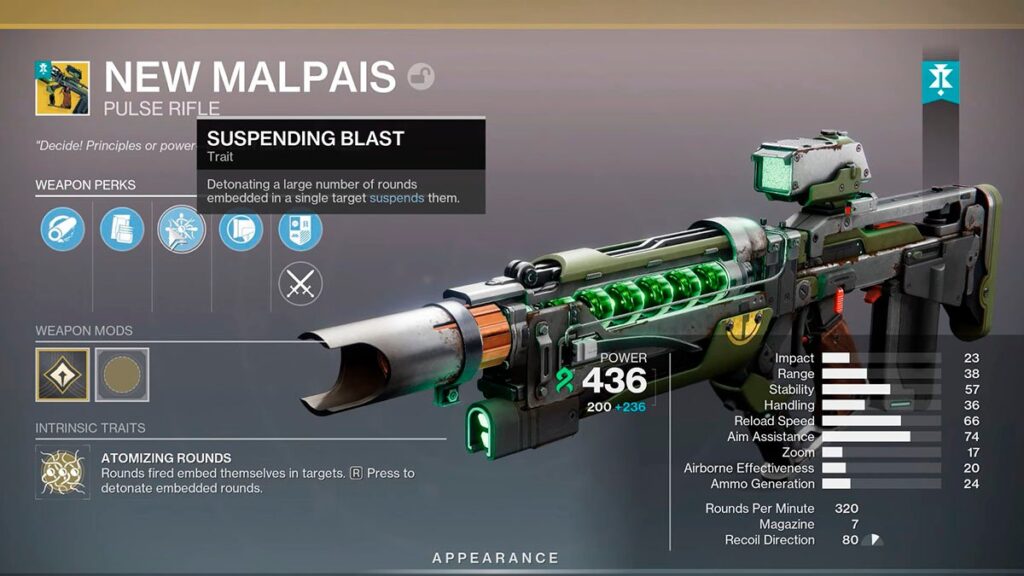The image size is (1024, 576).
Task: Click the teal emblem in top-right corner
Action: [x=941, y=82]
